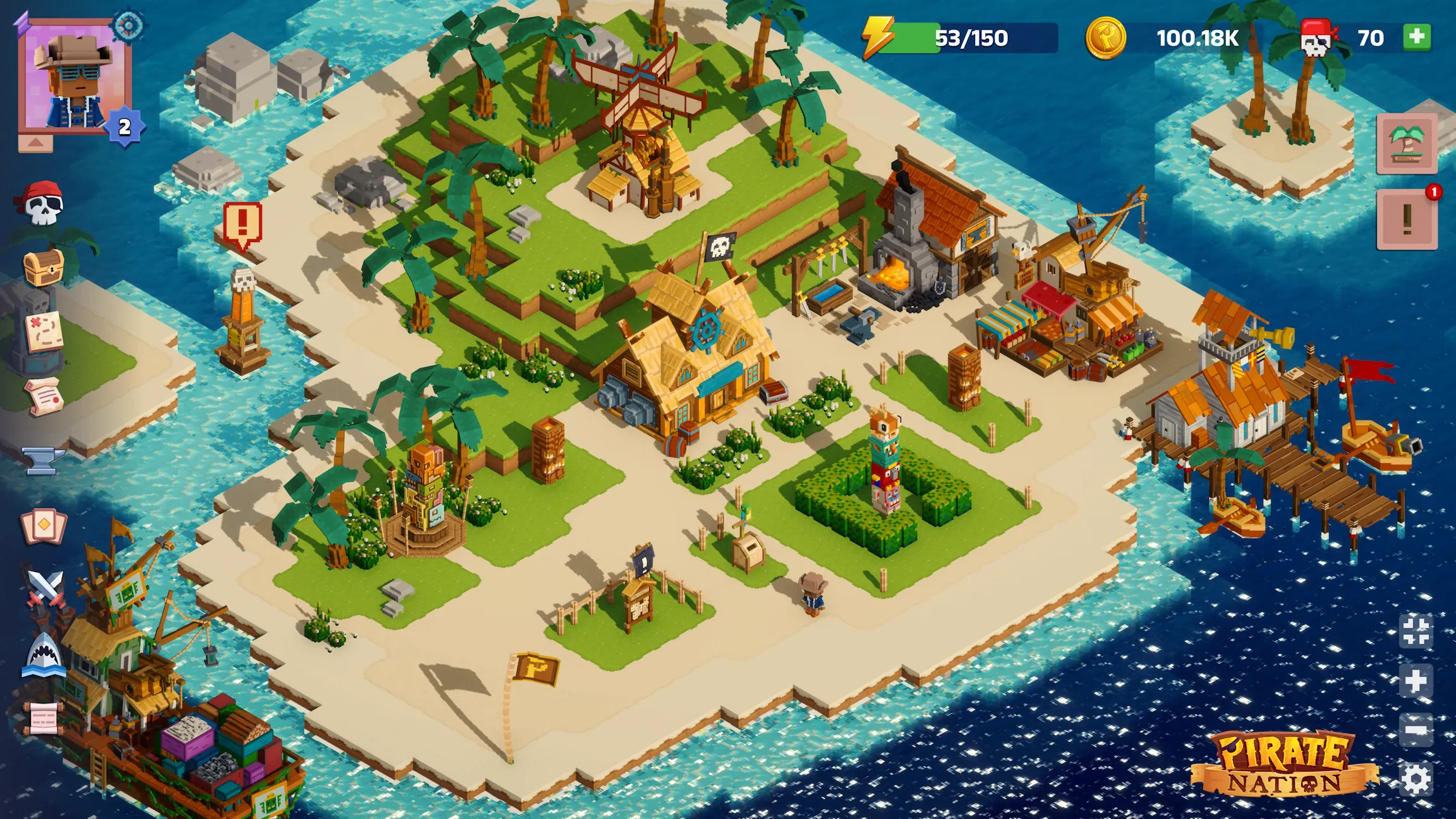The height and width of the screenshot is (819, 1456).
Task: Open the parchment log at bottom left
Action: point(43,718)
